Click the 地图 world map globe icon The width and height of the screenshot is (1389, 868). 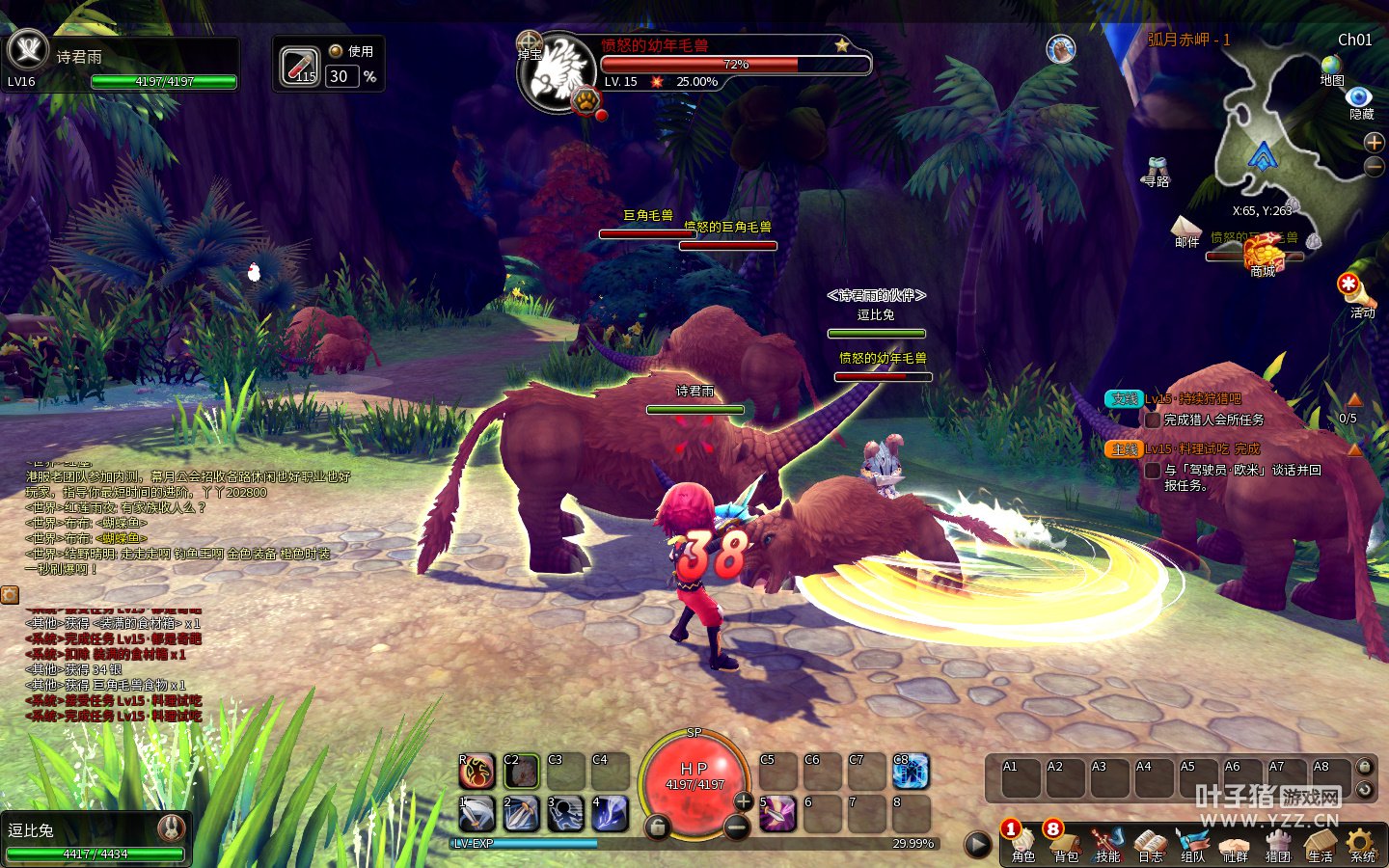pos(1331,66)
